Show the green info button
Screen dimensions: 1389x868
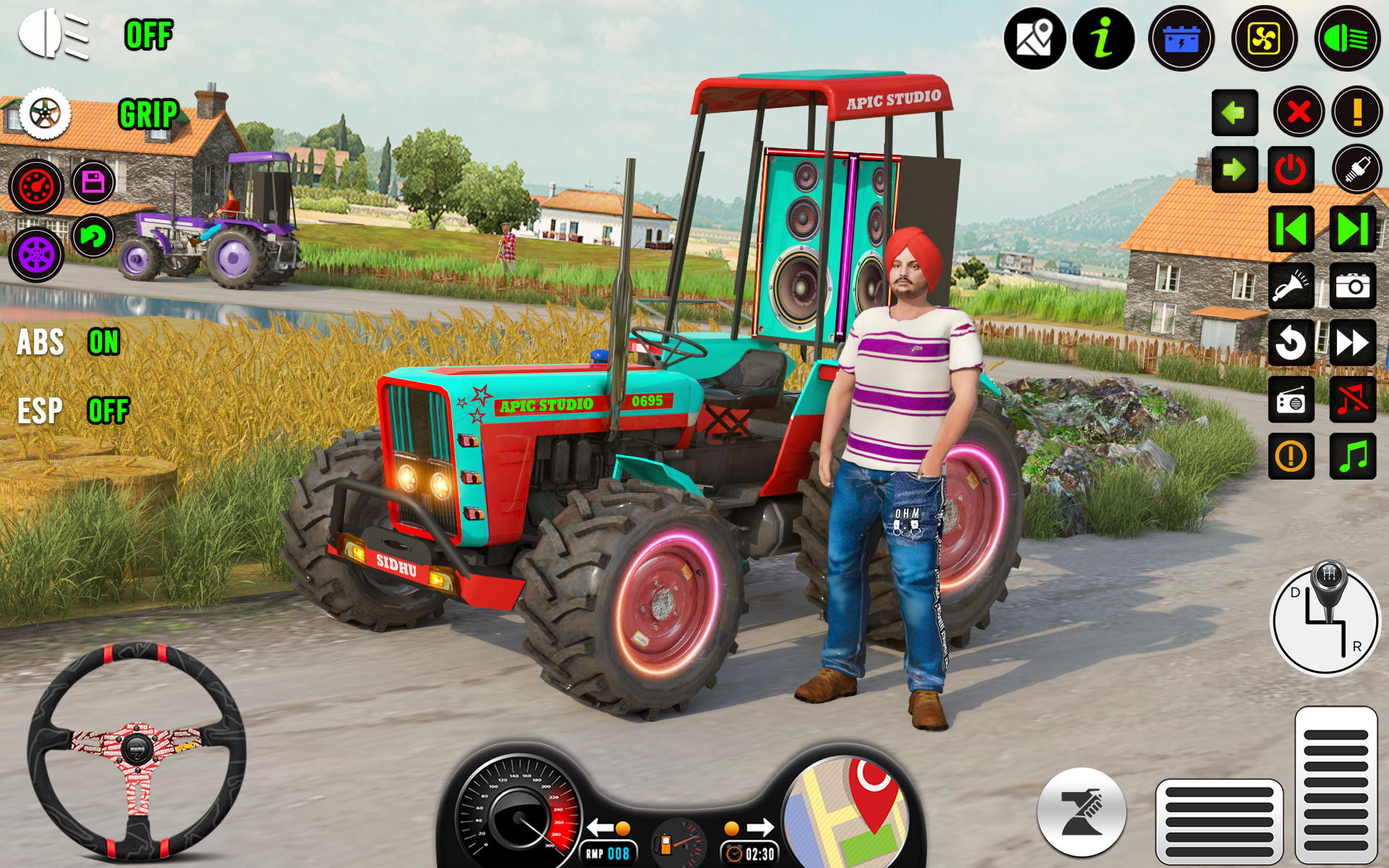coord(1103,38)
